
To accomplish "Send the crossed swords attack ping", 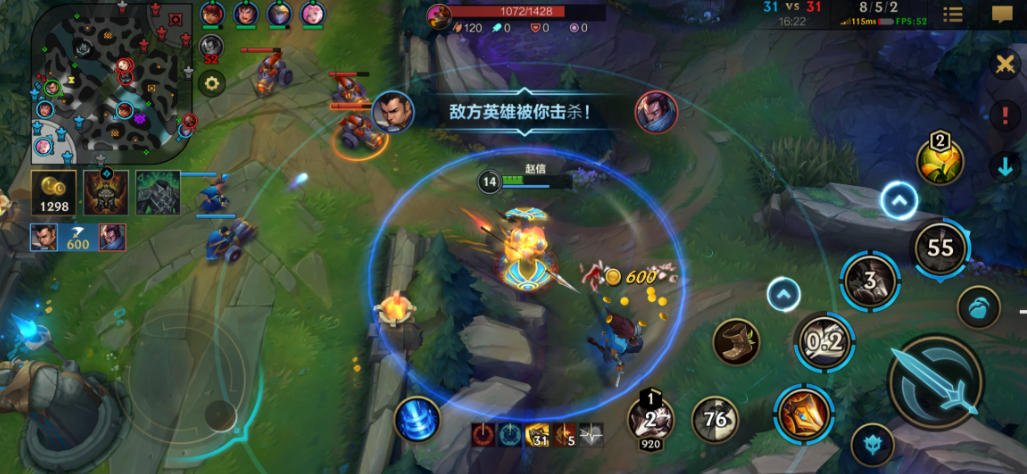I will tap(1003, 64).
